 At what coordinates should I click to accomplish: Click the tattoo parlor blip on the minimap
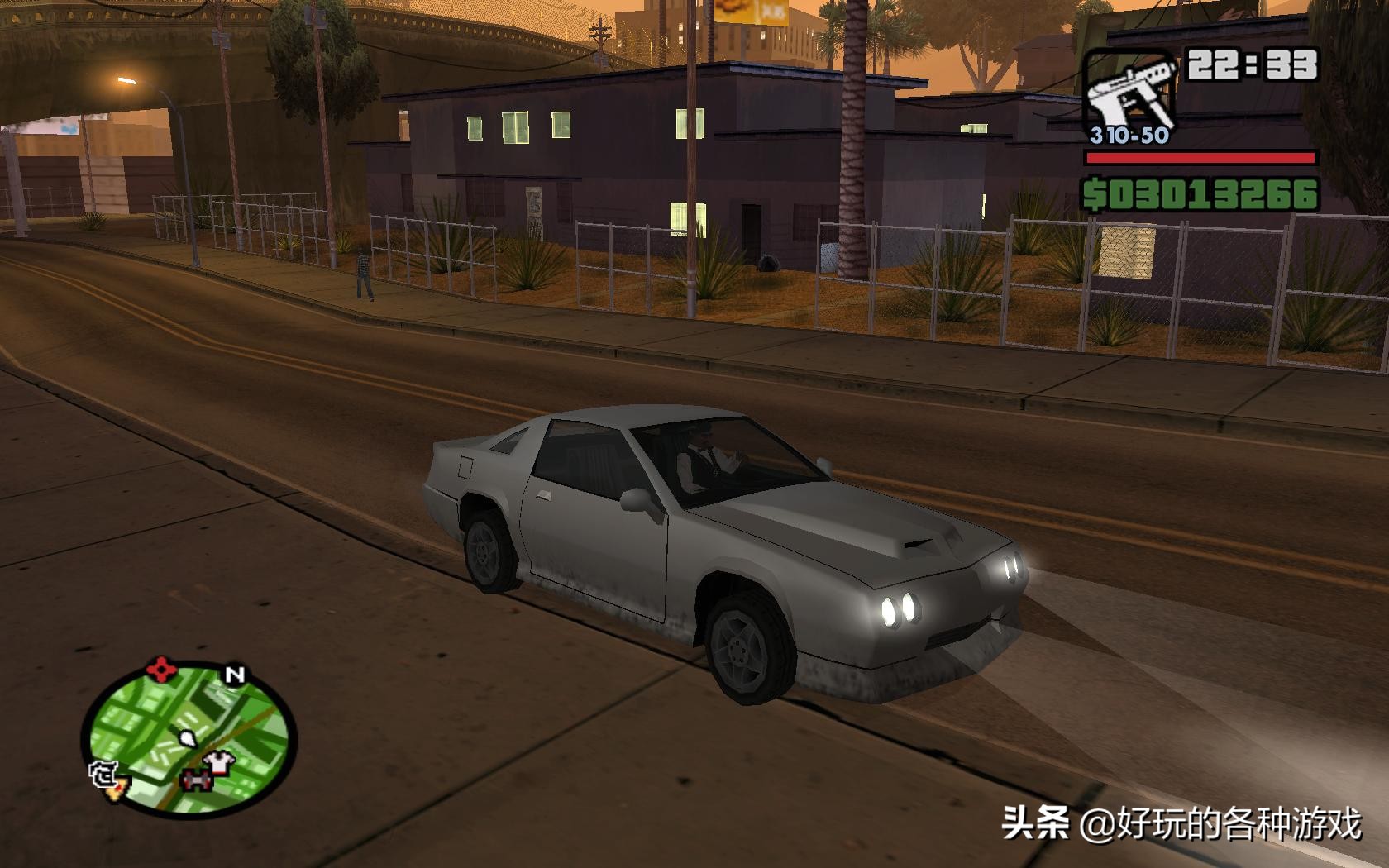105,775
